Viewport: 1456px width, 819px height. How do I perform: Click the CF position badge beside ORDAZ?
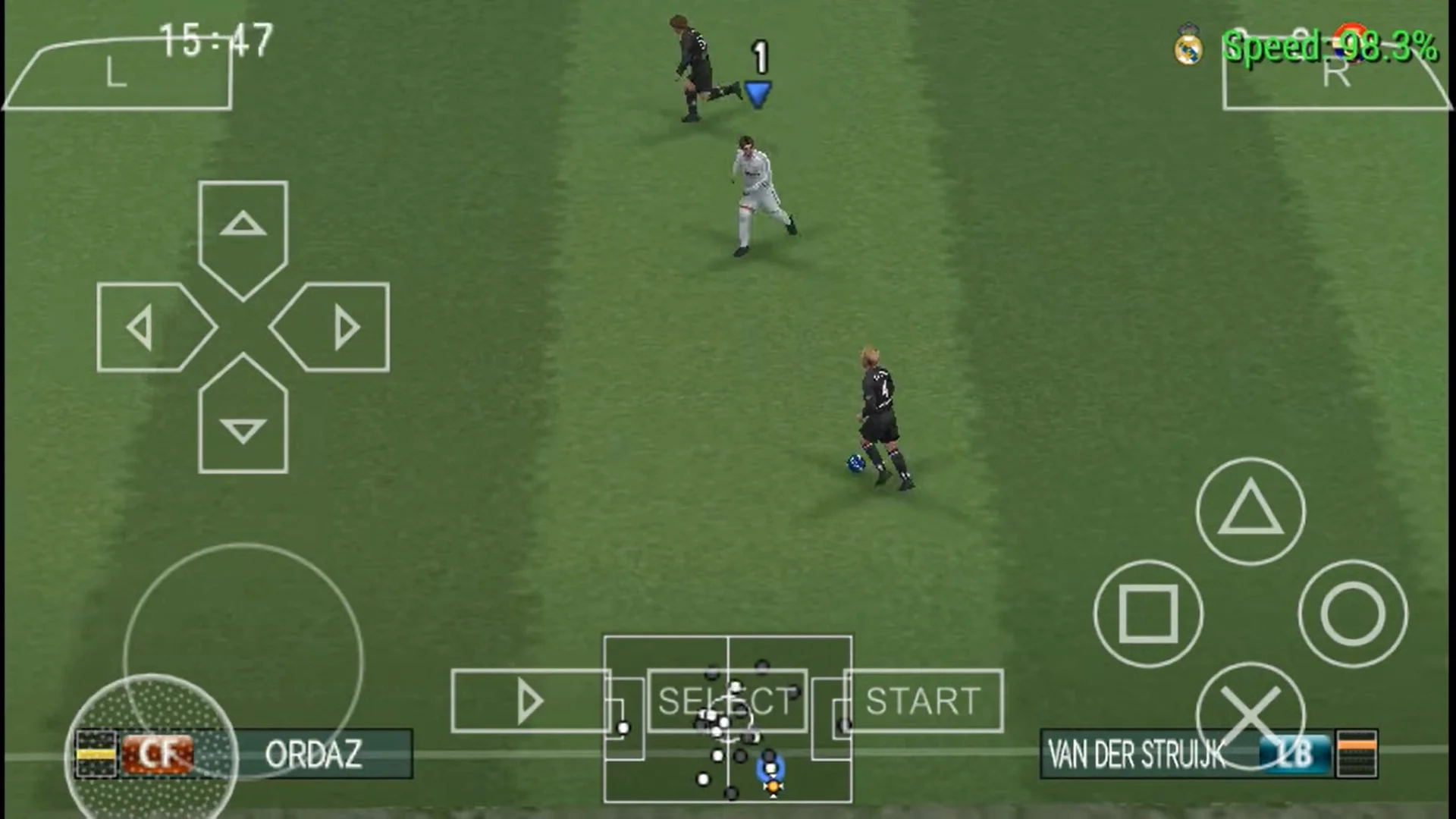click(x=155, y=755)
